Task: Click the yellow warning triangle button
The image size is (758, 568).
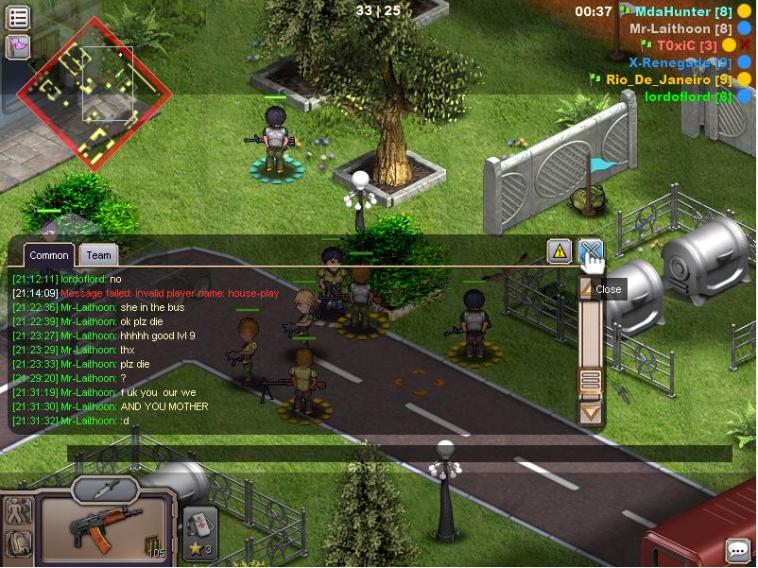Action: (x=560, y=251)
